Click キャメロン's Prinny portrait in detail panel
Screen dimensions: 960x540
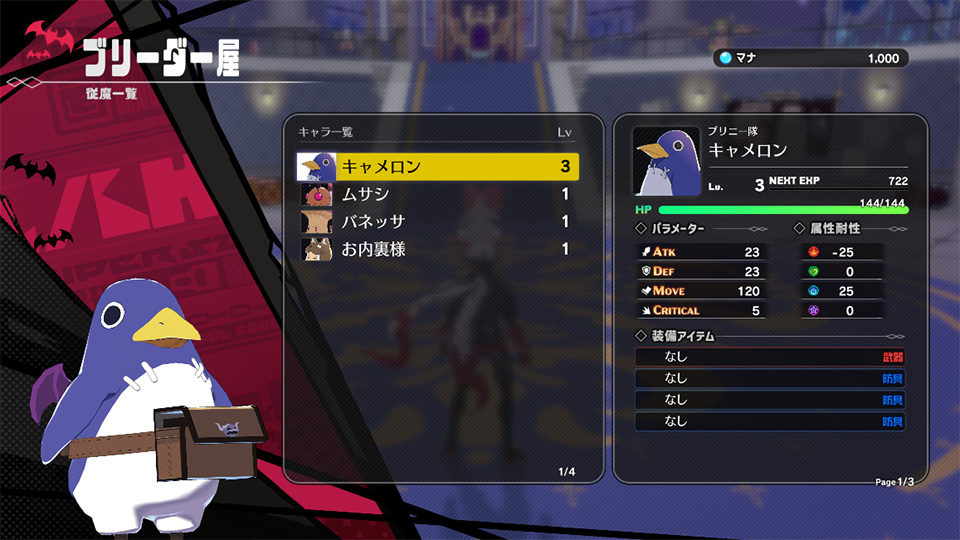[x=665, y=161]
